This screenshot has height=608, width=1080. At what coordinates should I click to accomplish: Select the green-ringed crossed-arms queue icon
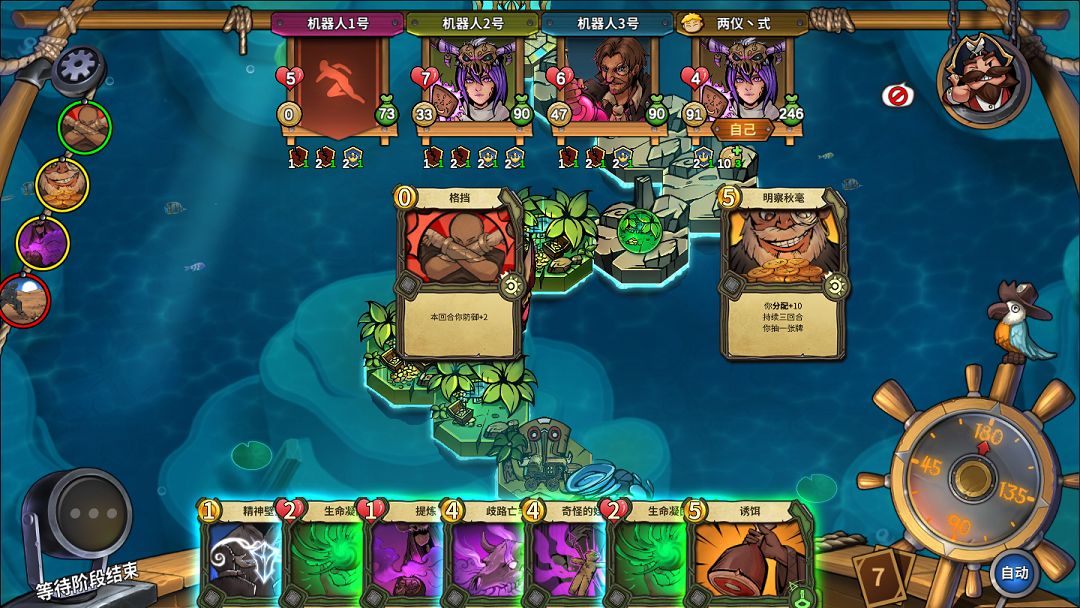[84, 127]
